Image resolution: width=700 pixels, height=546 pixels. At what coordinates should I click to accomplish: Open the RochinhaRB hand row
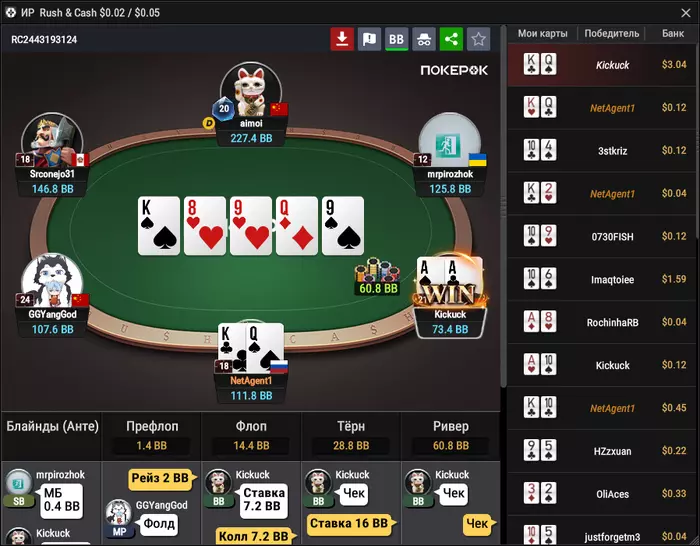604,322
